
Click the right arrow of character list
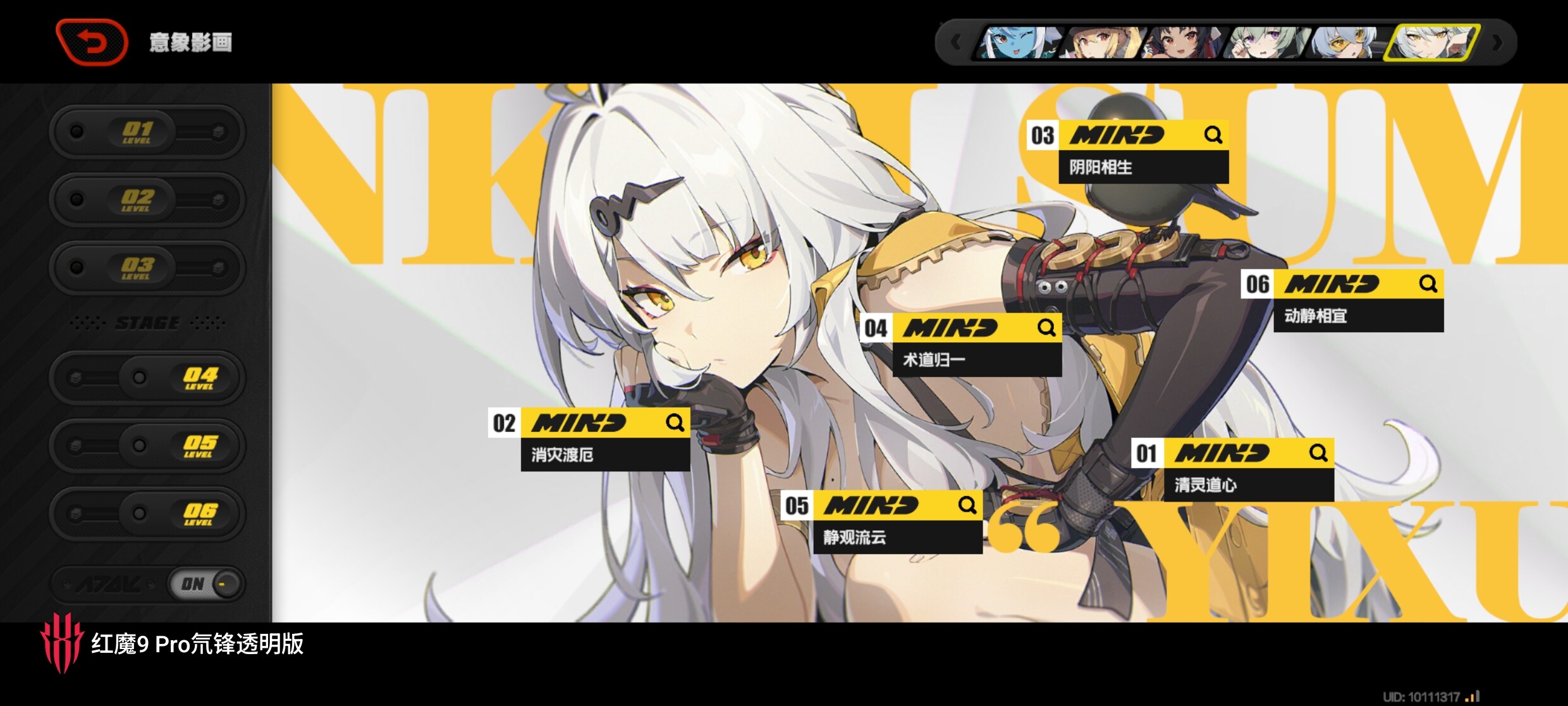pos(1497,43)
